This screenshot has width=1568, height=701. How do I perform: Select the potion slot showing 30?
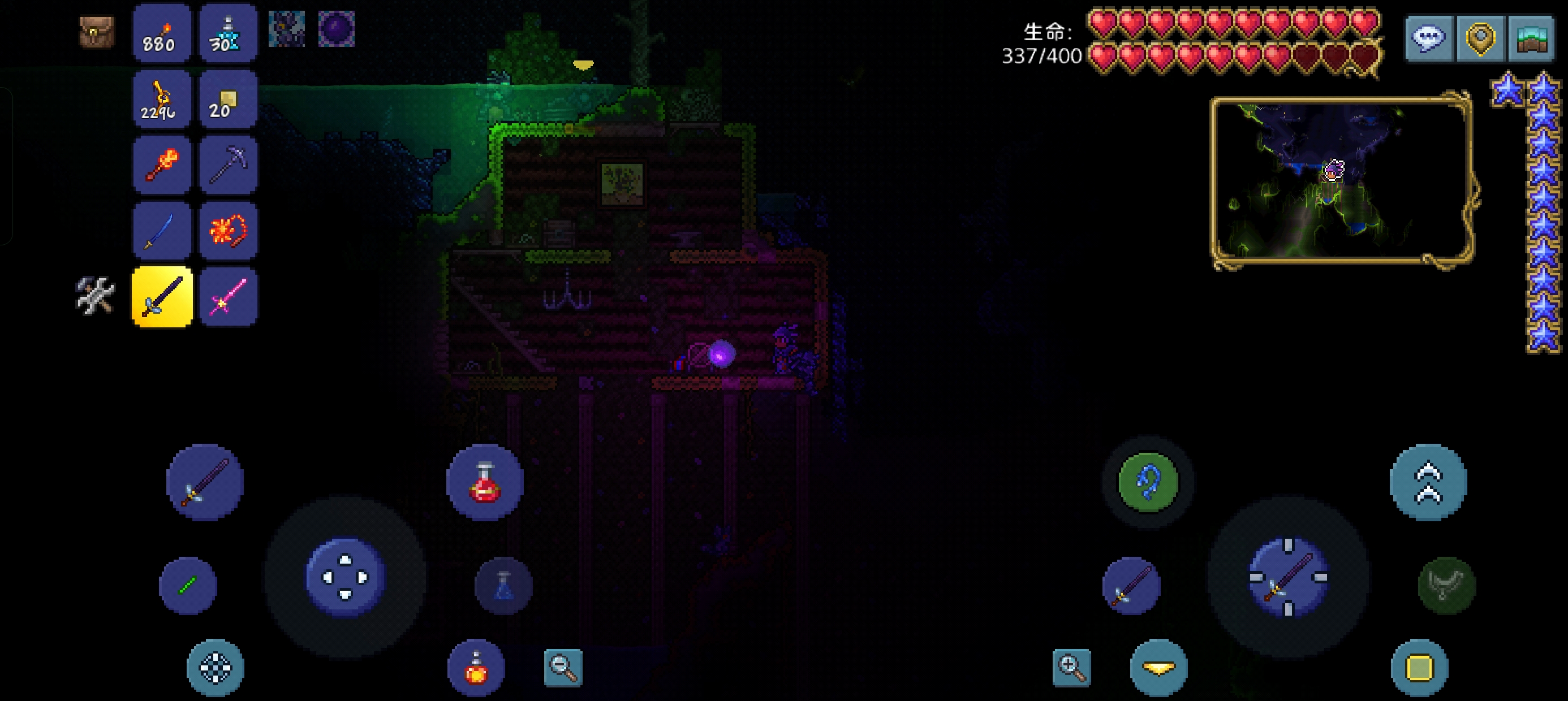[227, 33]
